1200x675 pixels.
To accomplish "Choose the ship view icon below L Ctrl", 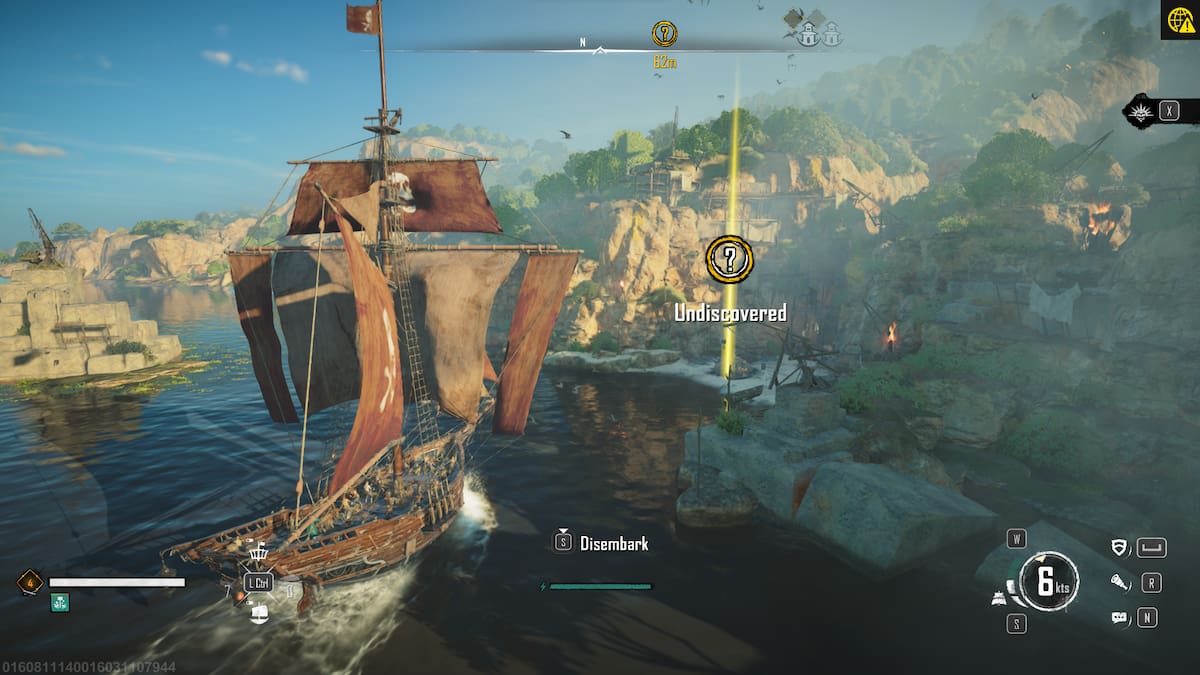I will 259,613.
